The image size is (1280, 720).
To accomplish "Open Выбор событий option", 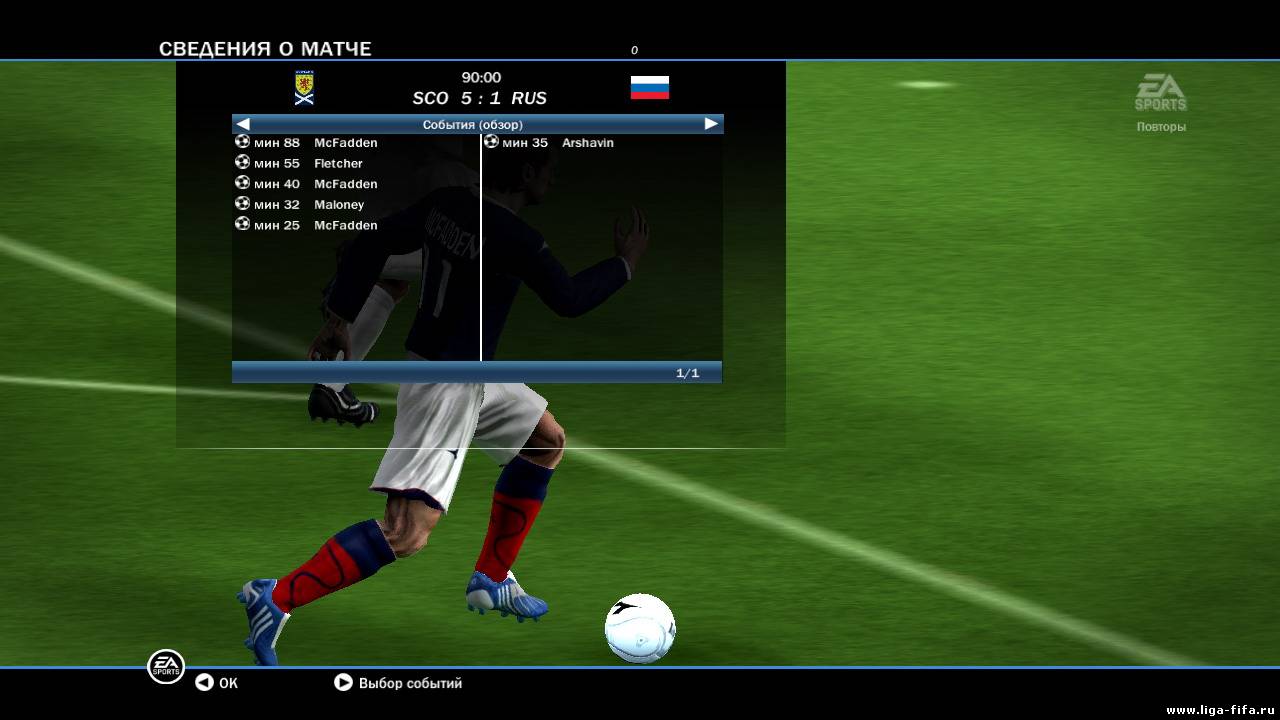I will coord(399,683).
